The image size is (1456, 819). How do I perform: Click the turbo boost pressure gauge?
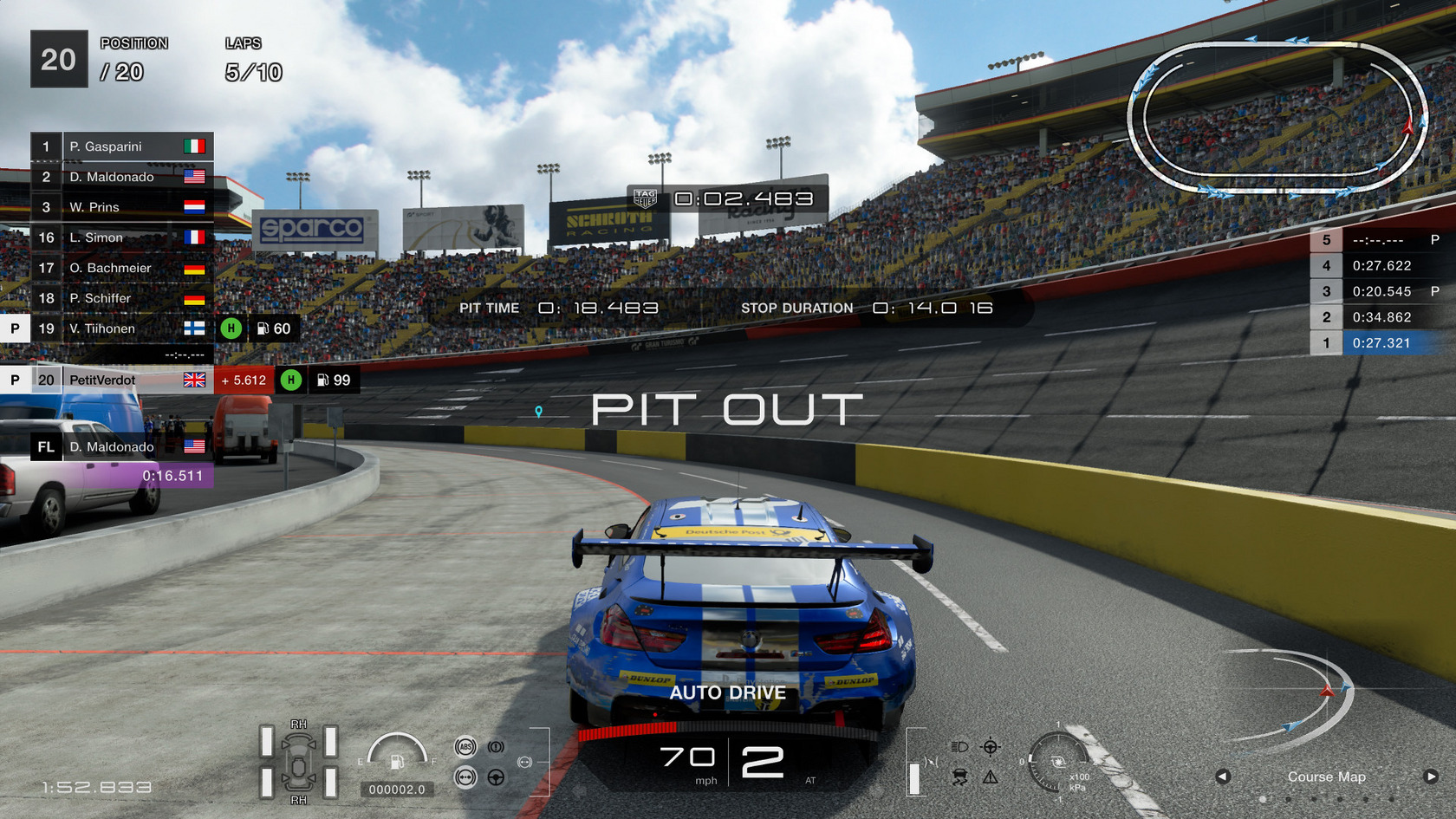(x=1057, y=763)
